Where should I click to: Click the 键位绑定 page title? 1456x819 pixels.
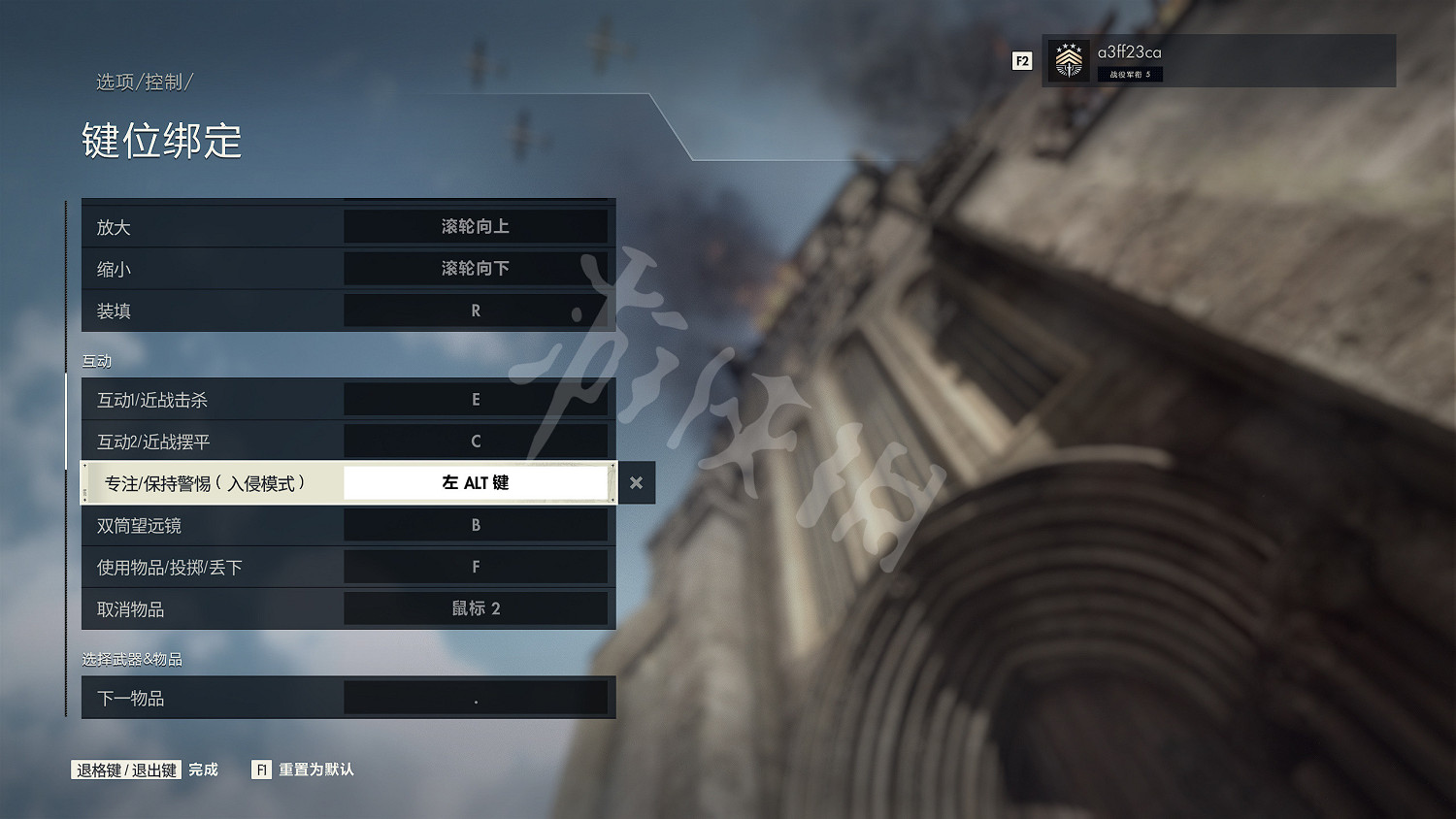click(162, 142)
